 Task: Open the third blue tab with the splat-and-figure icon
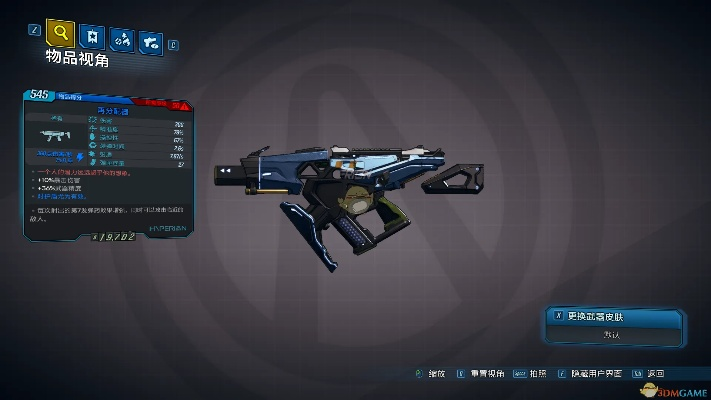click(123, 39)
